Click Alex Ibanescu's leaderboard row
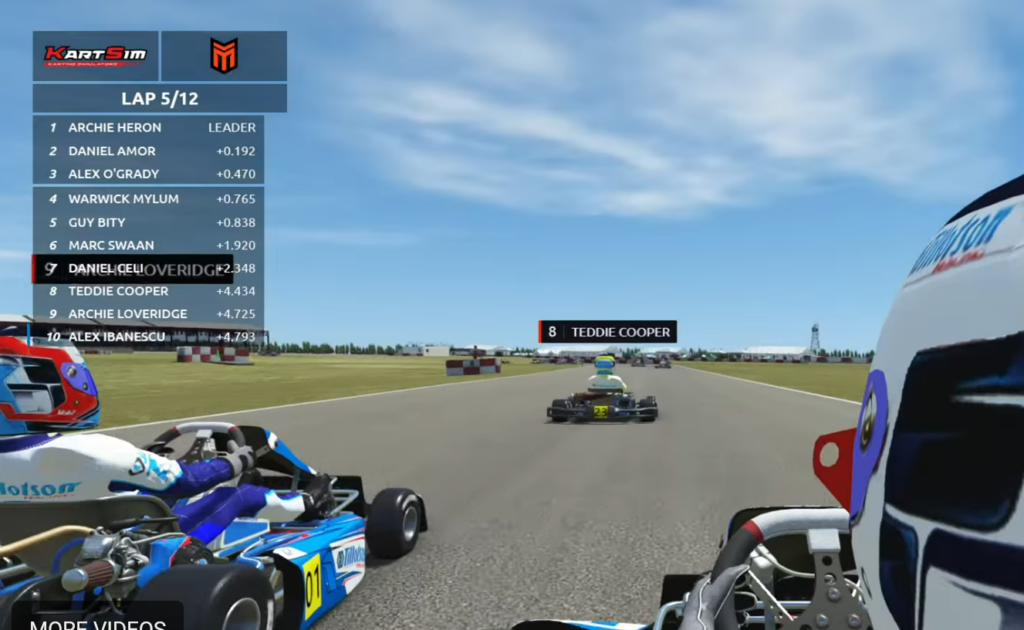The height and width of the screenshot is (630, 1024). click(148, 337)
